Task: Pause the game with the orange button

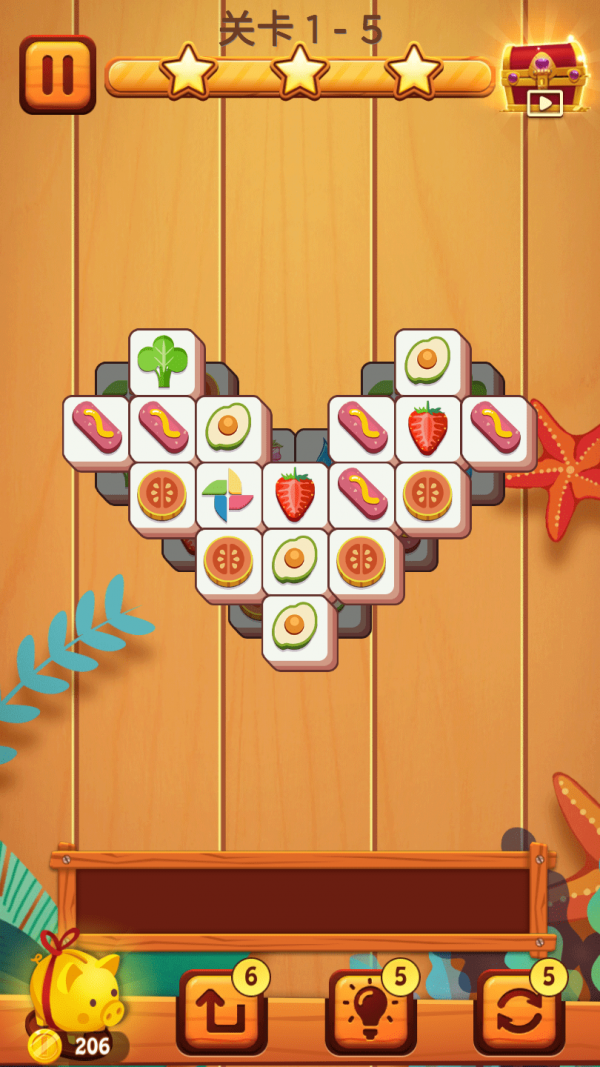Action: pos(57,74)
